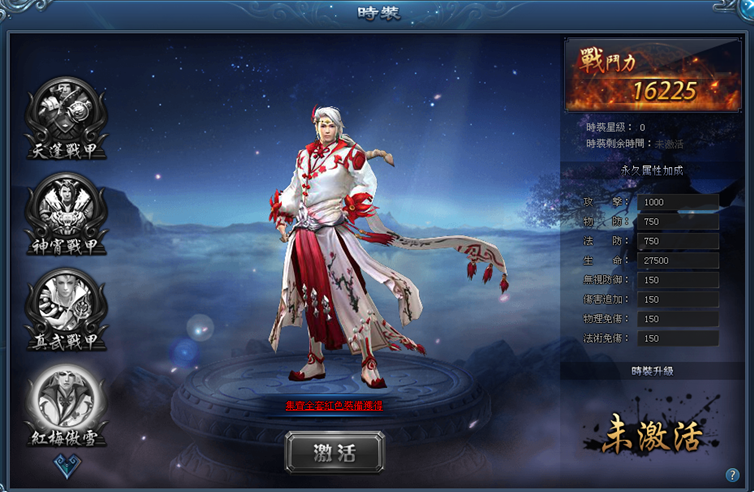This screenshot has height=492, width=754.
Task: Select the 紅梅傲雪 outfit
Action: (65, 398)
